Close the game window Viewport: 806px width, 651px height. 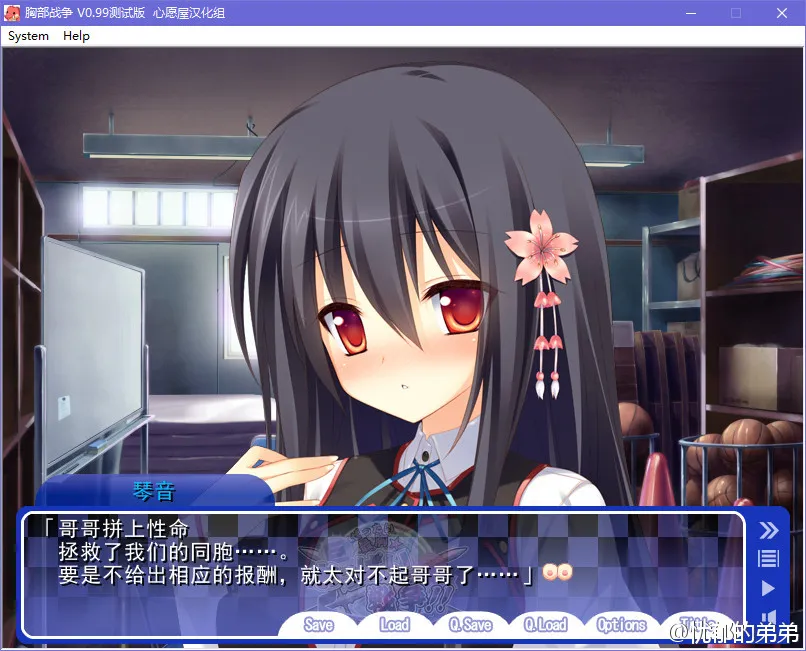(x=782, y=13)
